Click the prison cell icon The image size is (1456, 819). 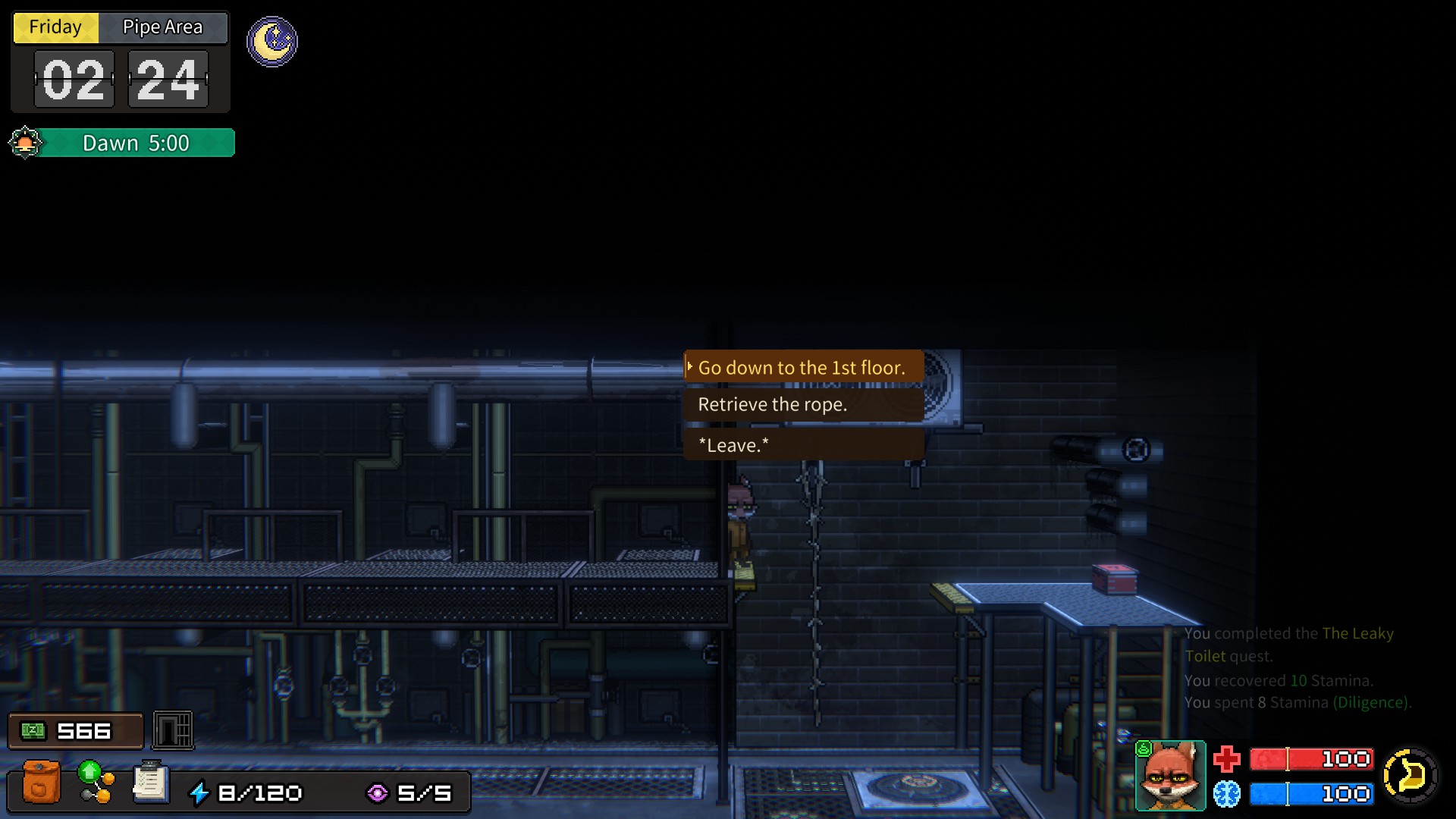point(173,730)
